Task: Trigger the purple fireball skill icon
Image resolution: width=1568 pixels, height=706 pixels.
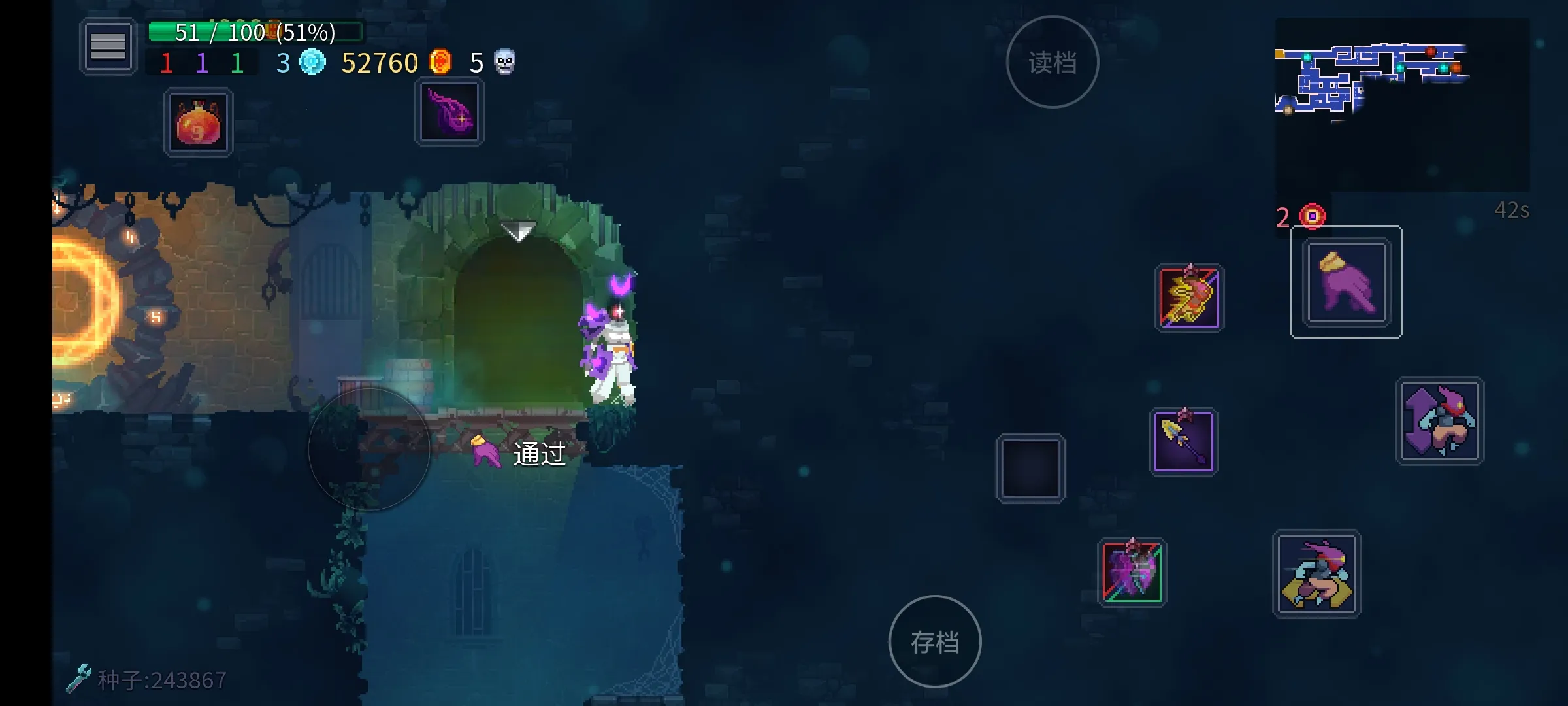Action: pos(449,112)
